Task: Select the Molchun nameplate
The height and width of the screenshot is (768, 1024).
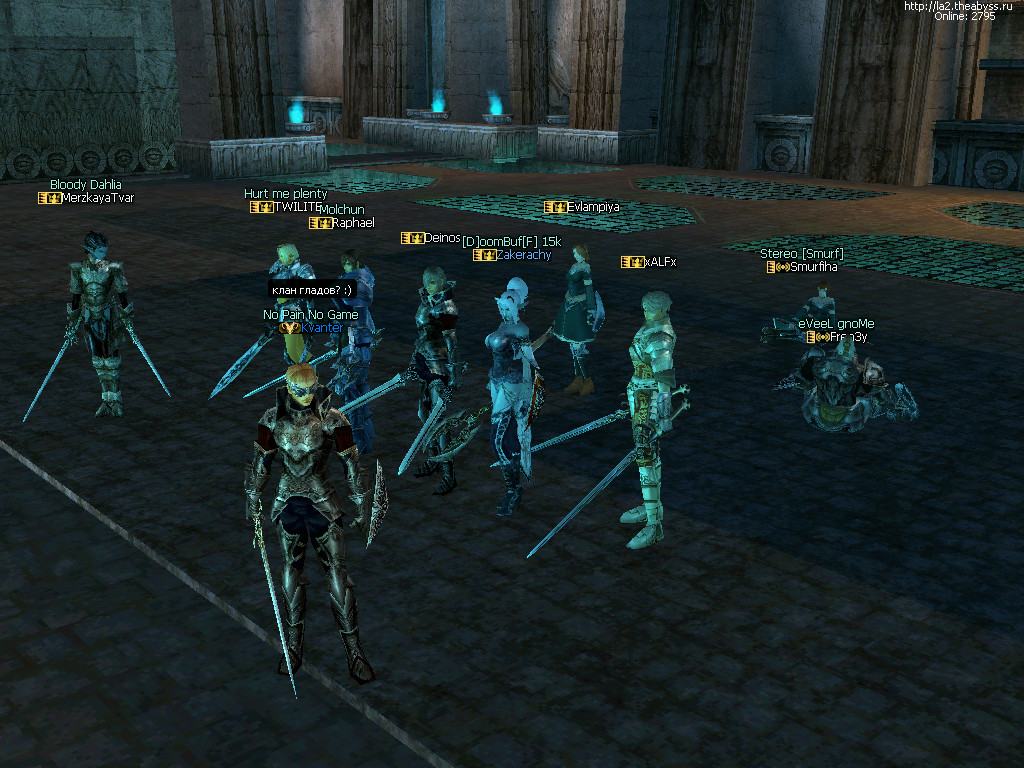Action: (x=342, y=210)
